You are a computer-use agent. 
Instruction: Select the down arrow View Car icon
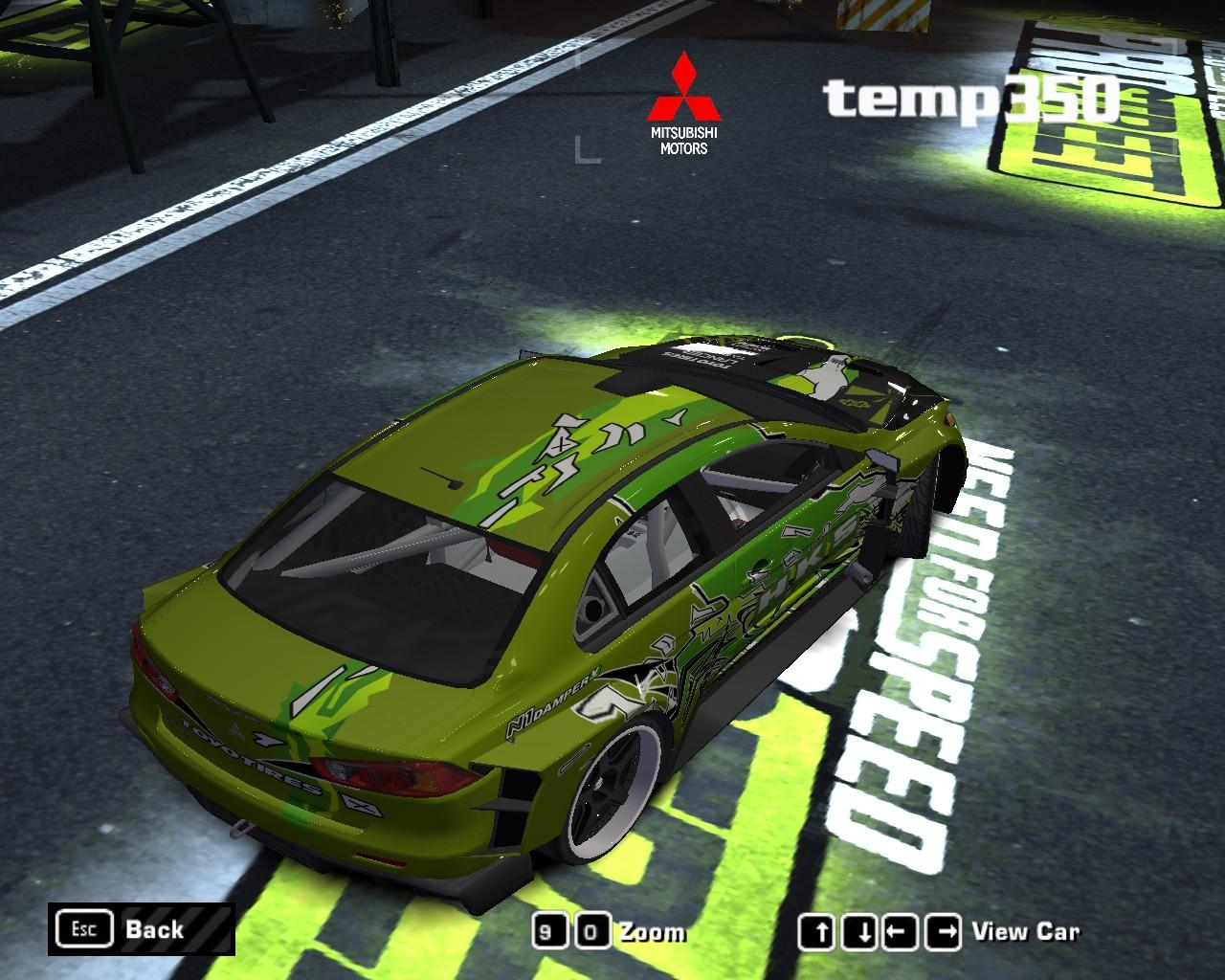[858, 929]
